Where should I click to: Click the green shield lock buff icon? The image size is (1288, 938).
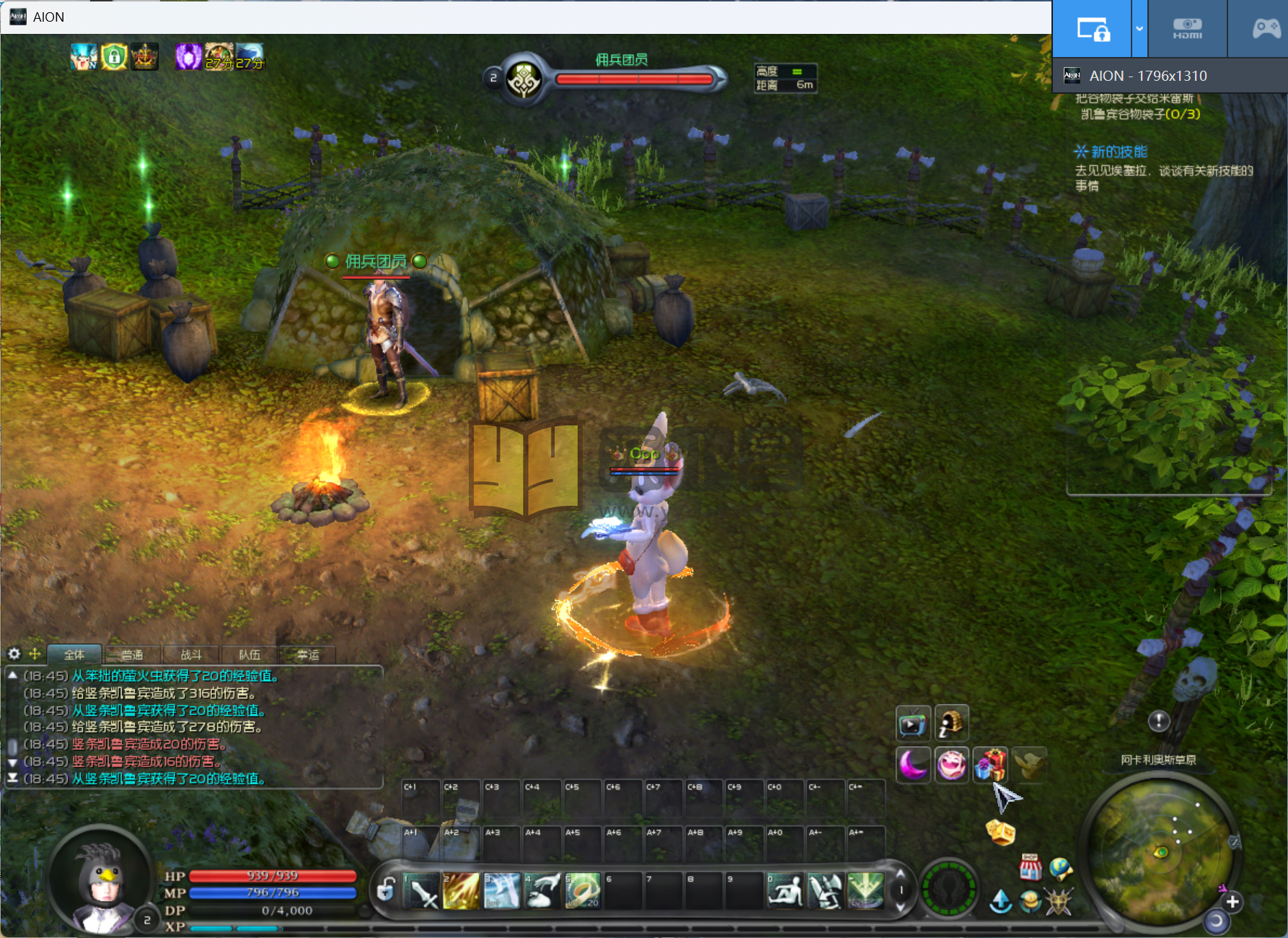point(114,57)
